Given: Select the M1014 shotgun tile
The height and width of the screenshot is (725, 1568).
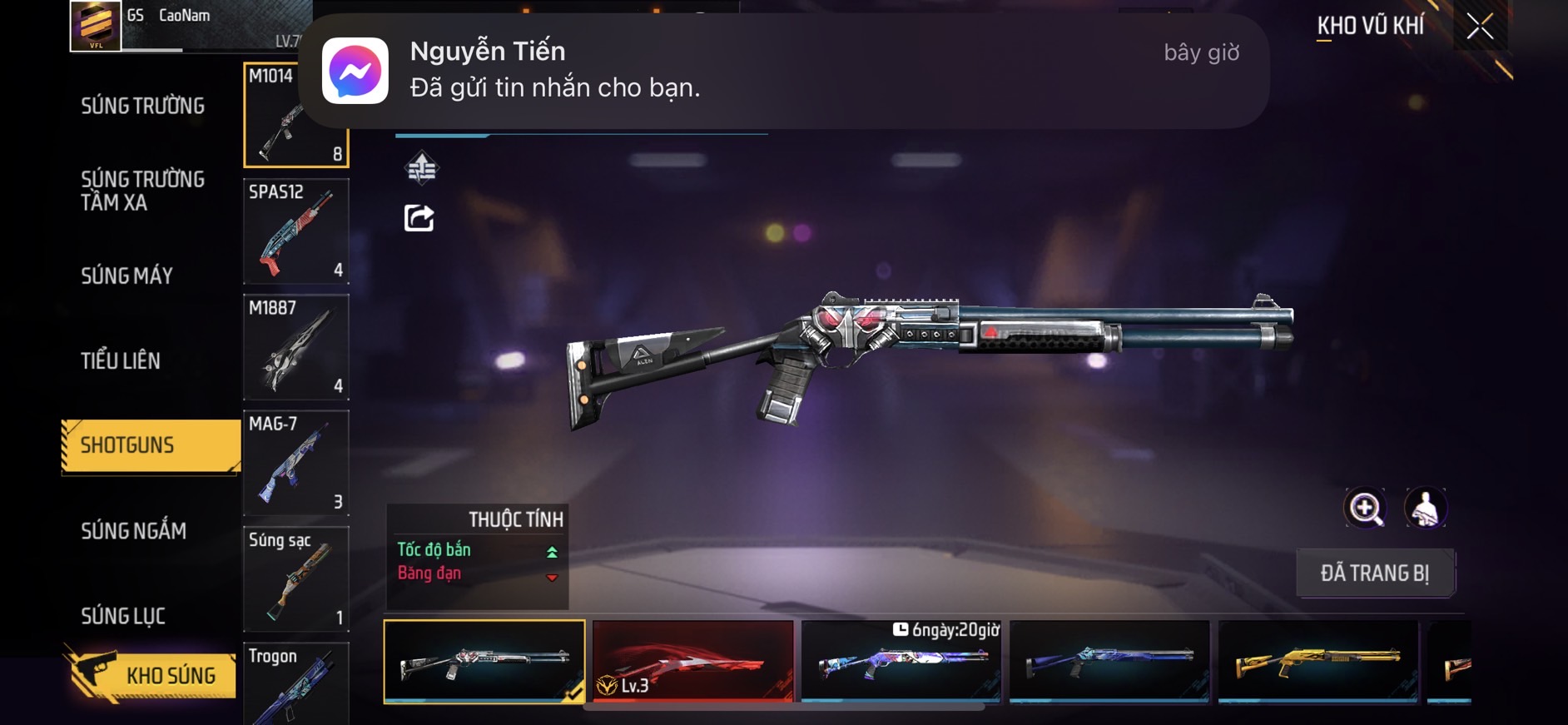Looking at the screenshot, I should (295, 115).
